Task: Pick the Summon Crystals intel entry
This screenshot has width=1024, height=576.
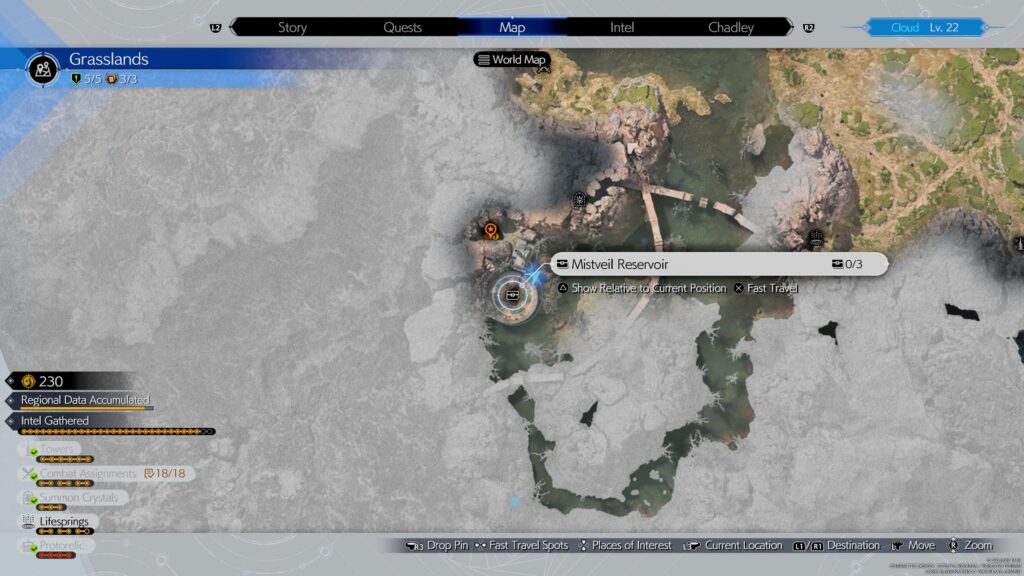Action: [x=78, y=497]
